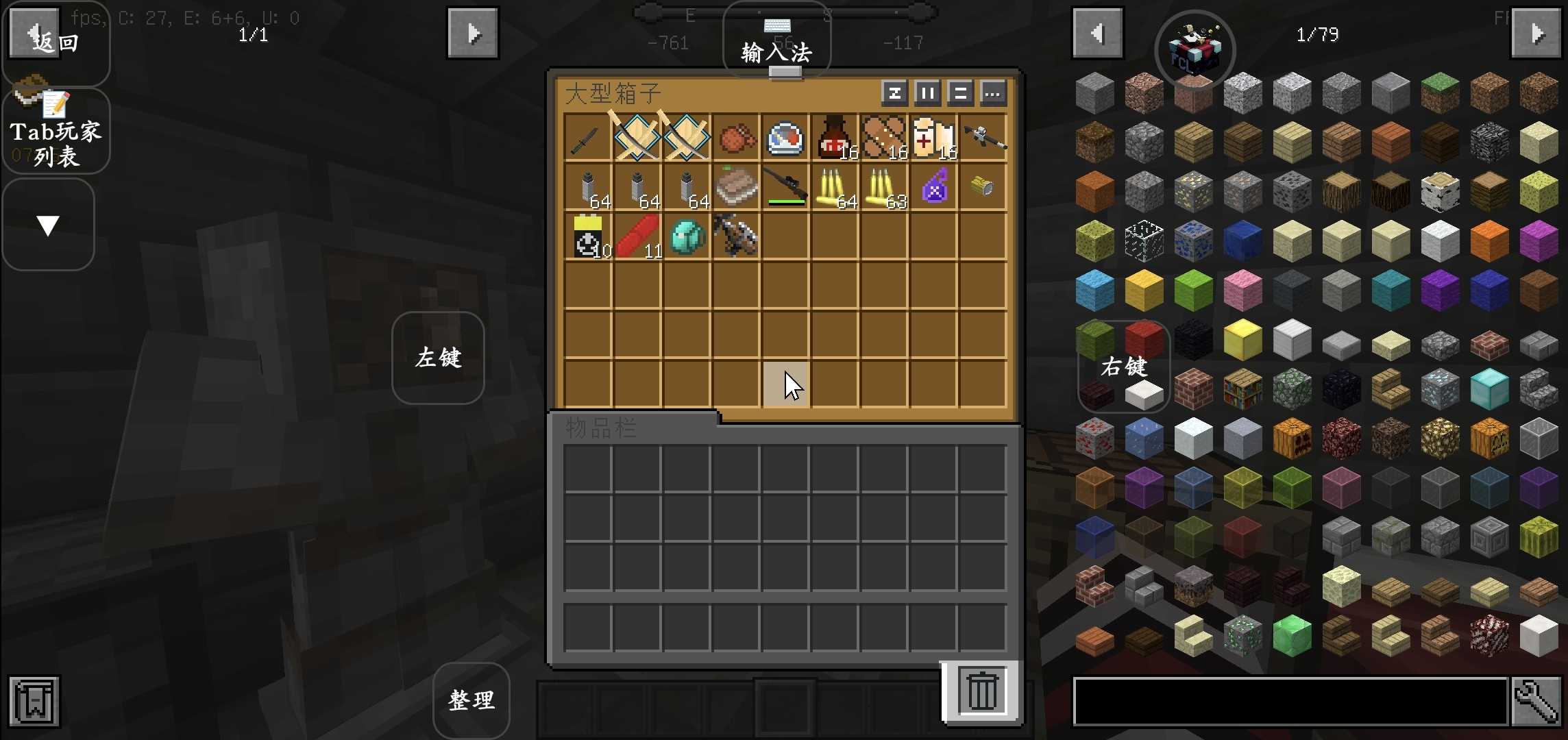Image resolution: width=1568 pixels, height=740 pixels.
Task: Tap the 左键 left-click overlay button
Action: pos(438,358)
